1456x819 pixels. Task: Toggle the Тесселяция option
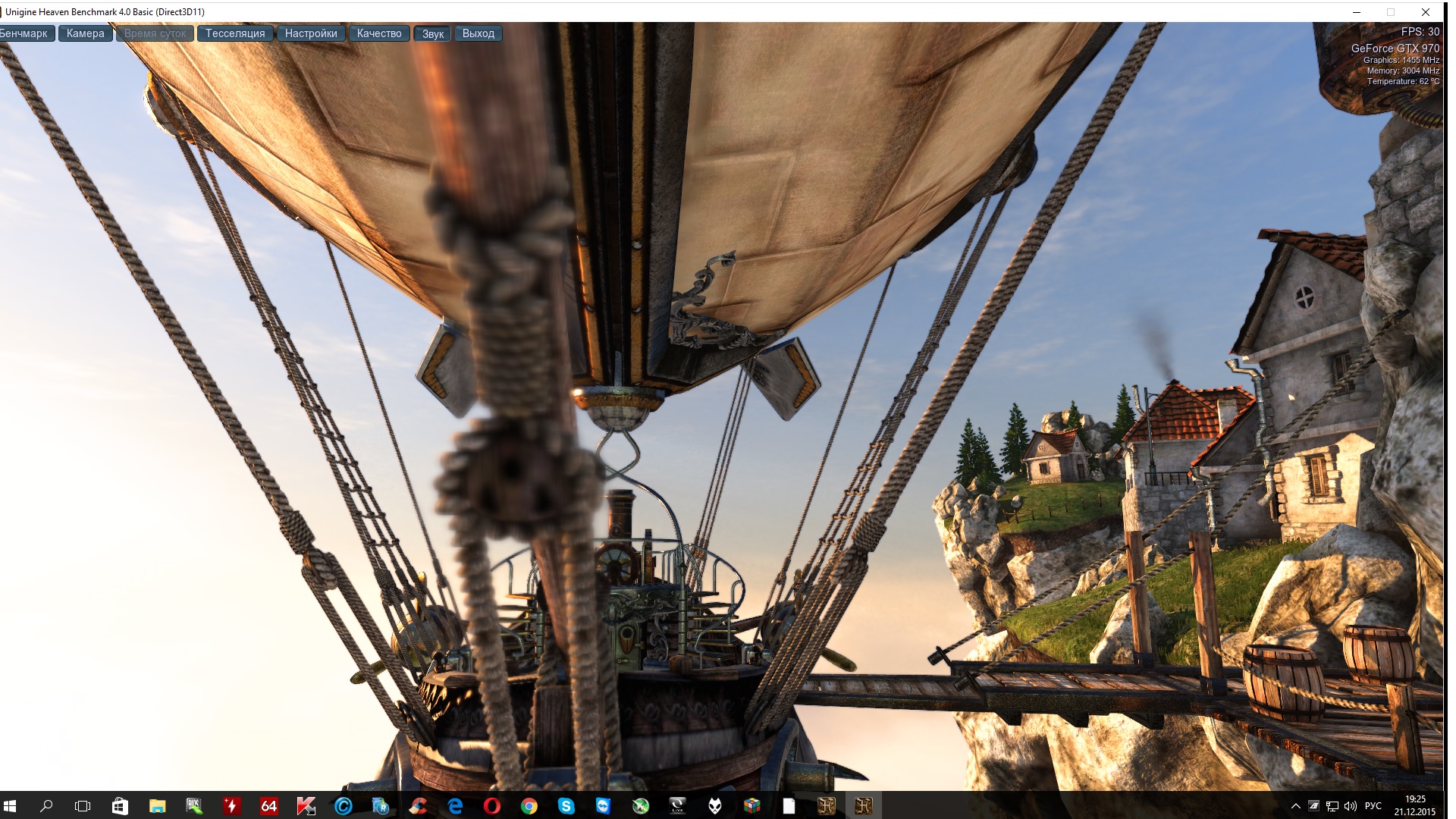(x=235, y=33)
